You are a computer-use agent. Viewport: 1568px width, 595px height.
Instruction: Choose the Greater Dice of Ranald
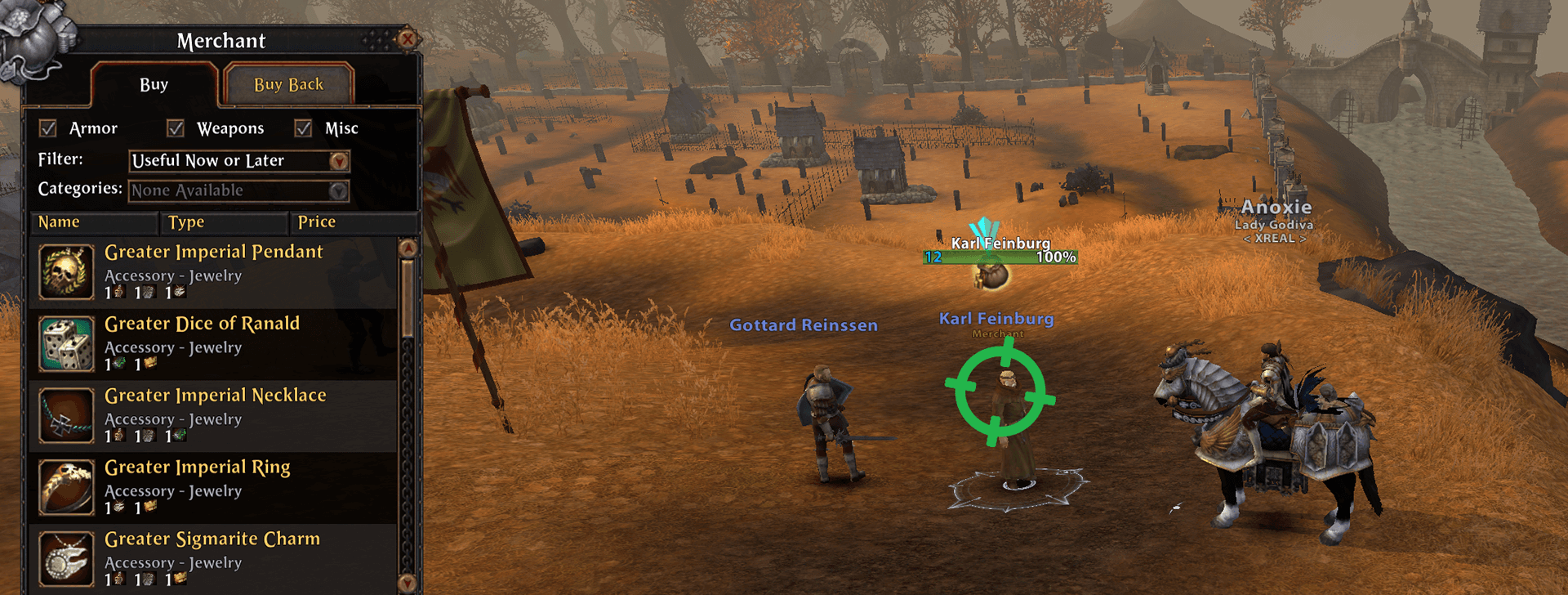[213, 344]
